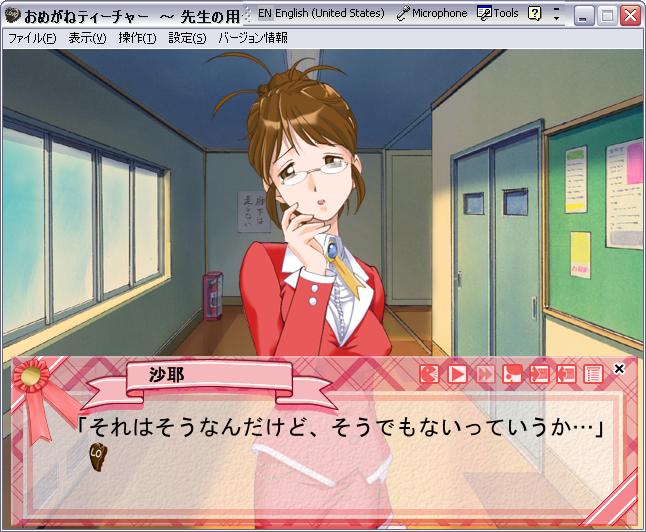Open the text list log icon
This screenshot has width=646, height=532.
coord(593,374)
